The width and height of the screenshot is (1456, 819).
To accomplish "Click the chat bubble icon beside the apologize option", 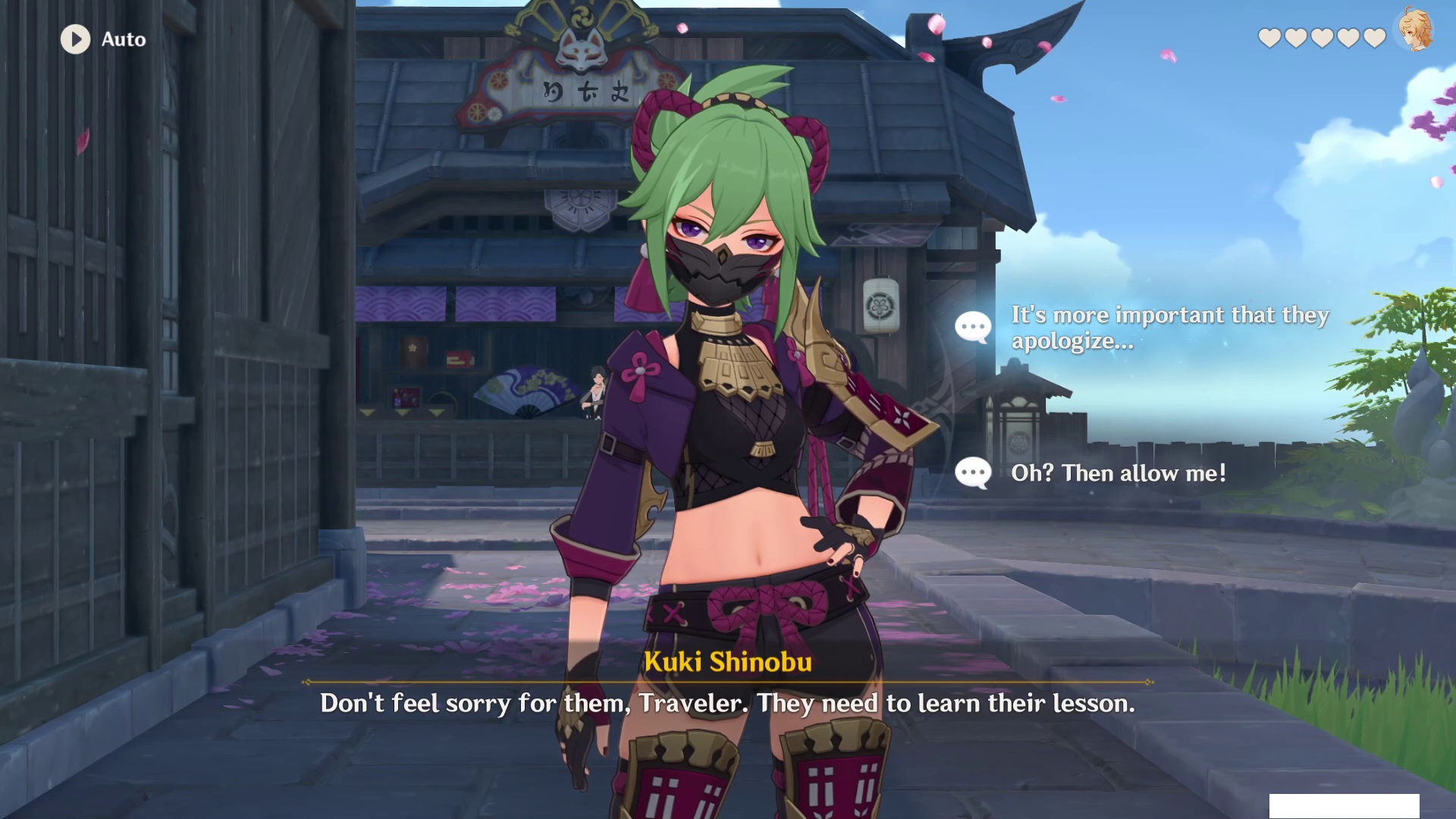I will [974, 327].
